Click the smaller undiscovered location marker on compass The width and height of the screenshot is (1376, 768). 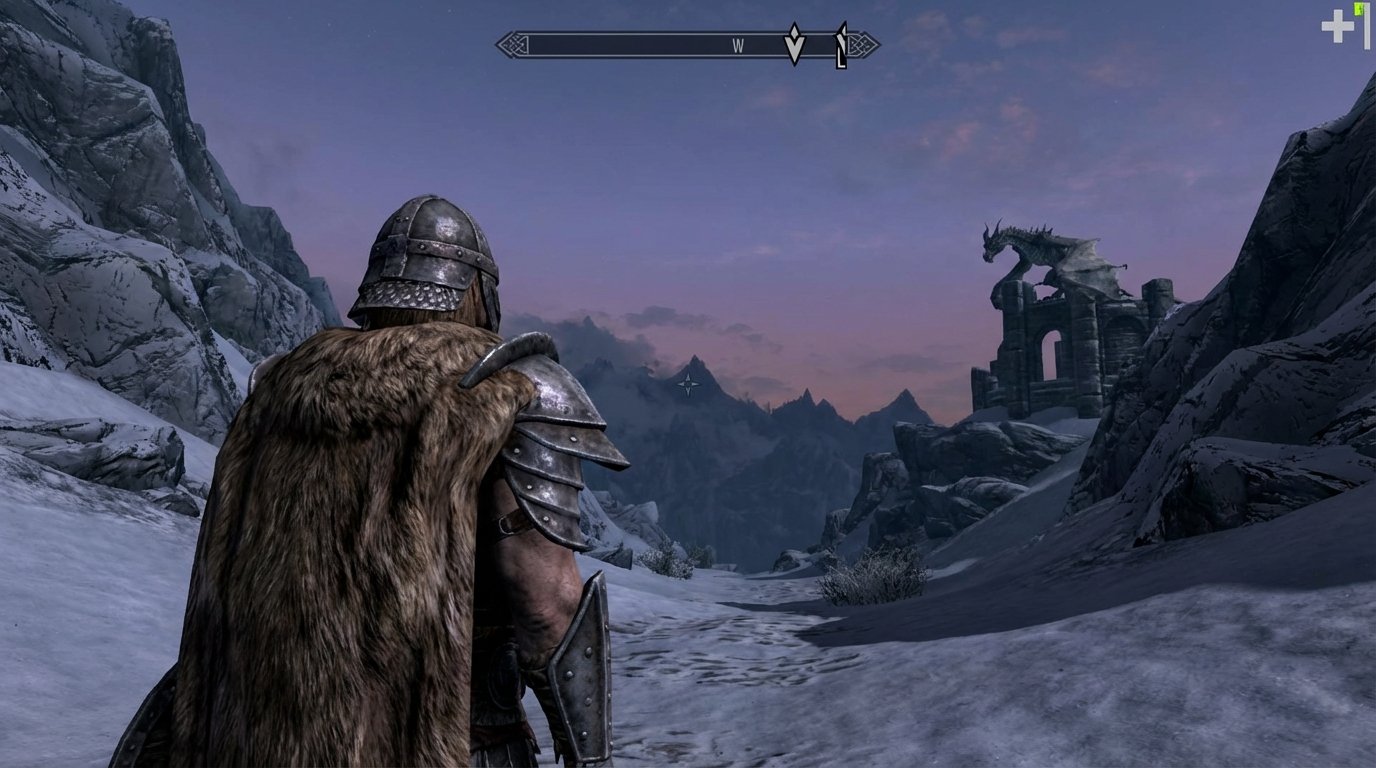point(843,42)
